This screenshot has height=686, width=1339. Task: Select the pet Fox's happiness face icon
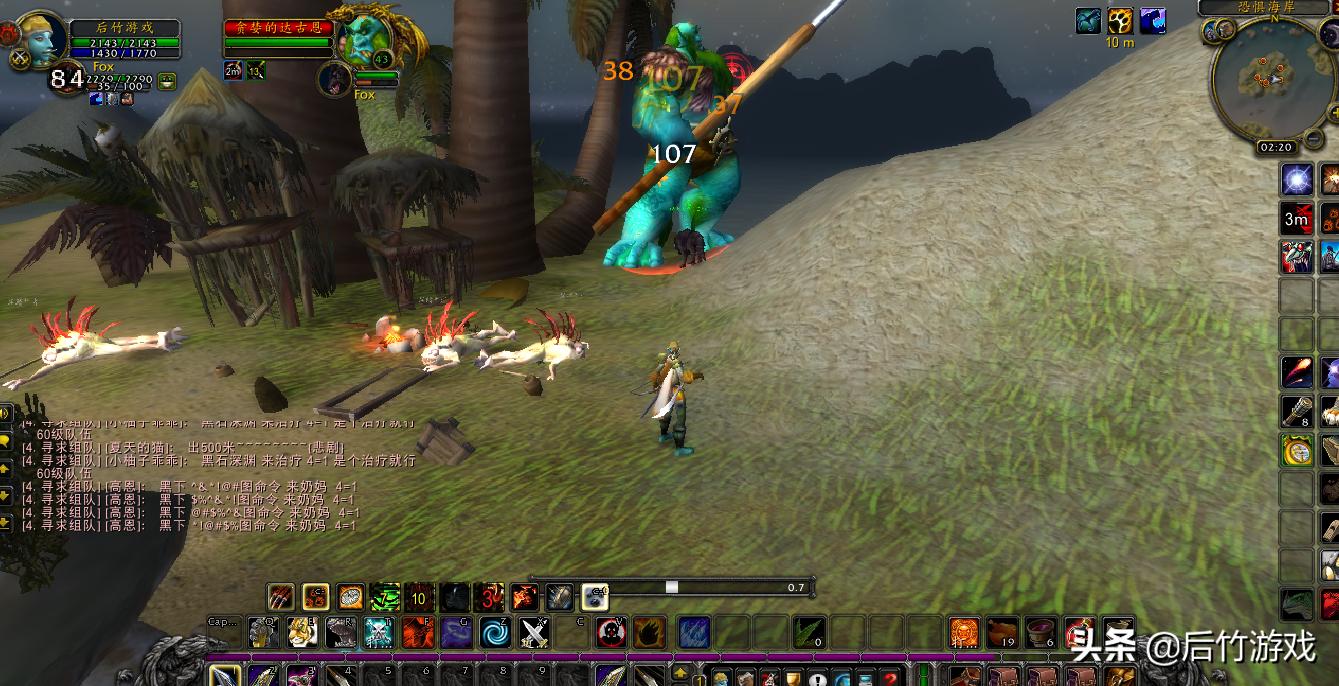pyautogui.click(x=167, y=82)
